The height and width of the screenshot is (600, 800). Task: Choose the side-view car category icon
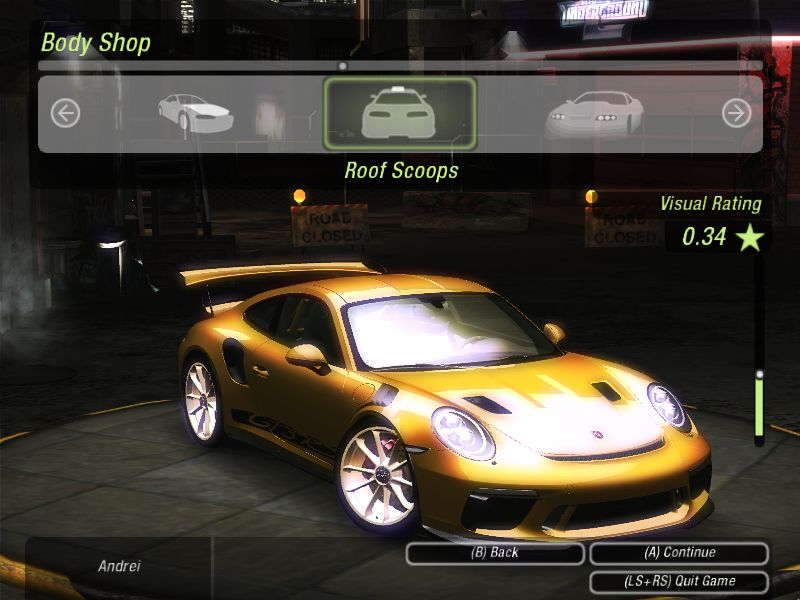coord(195,112)
